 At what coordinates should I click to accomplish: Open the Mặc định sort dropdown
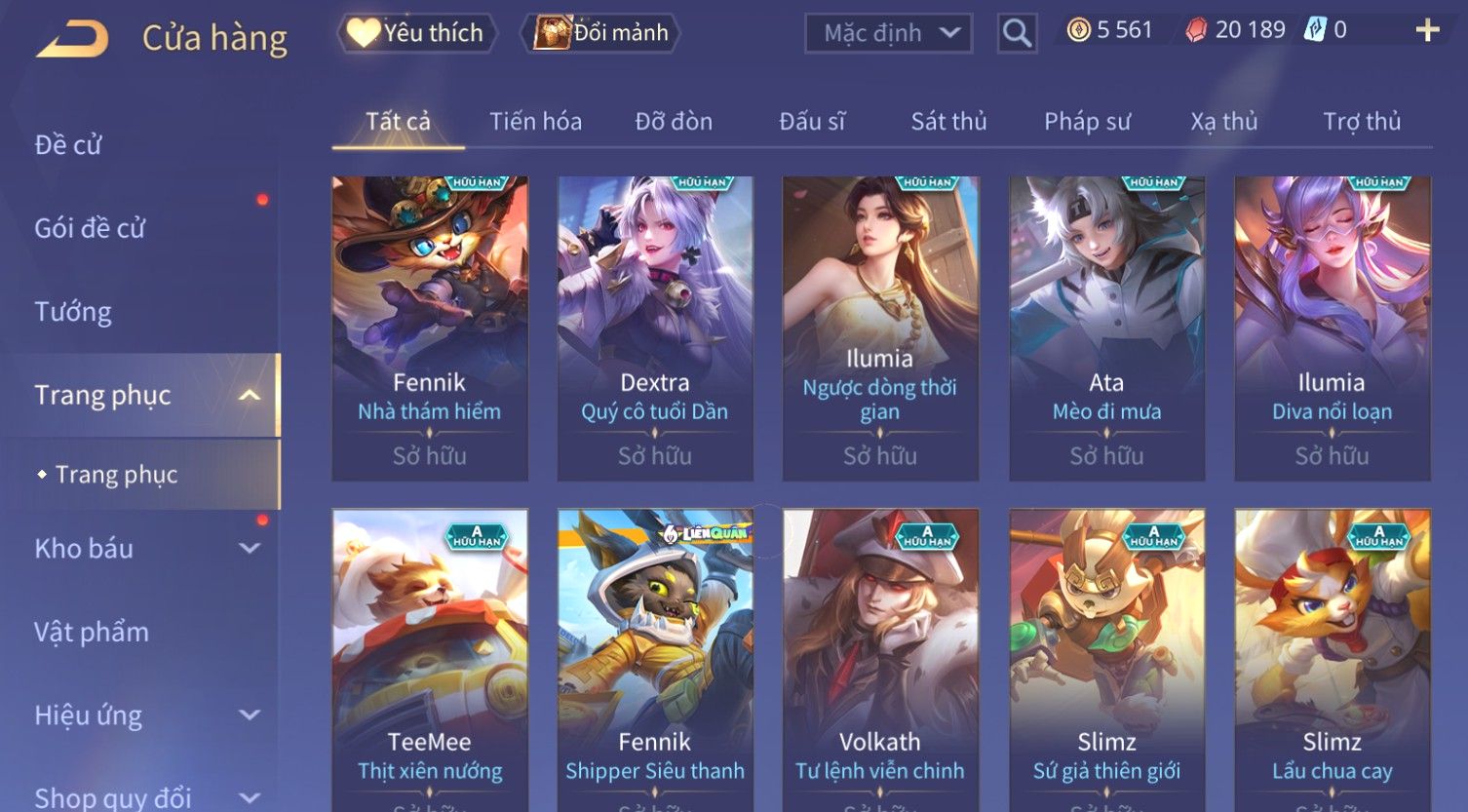tap(888, 34)
